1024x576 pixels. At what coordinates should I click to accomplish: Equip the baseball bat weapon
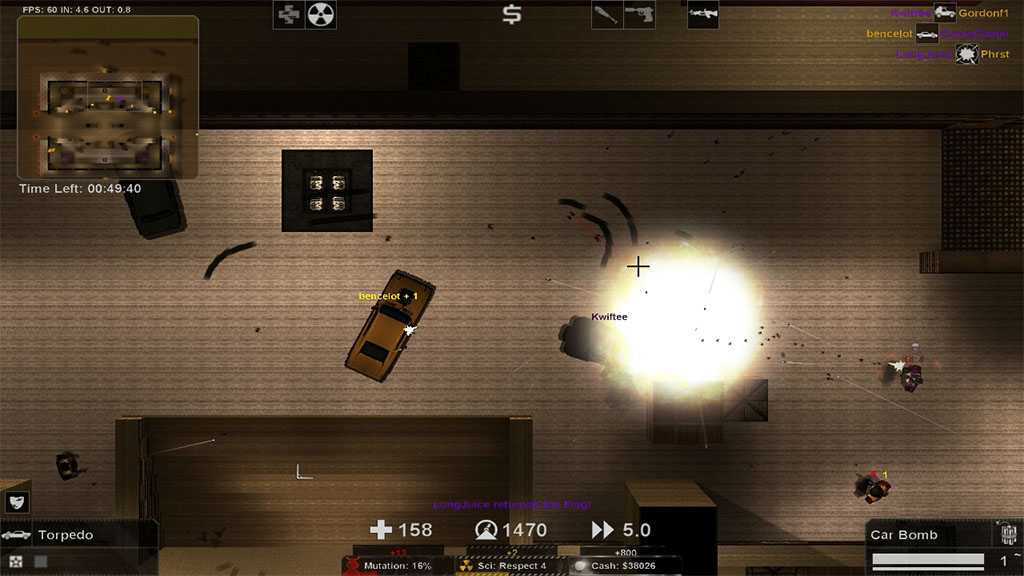(607, 15)
